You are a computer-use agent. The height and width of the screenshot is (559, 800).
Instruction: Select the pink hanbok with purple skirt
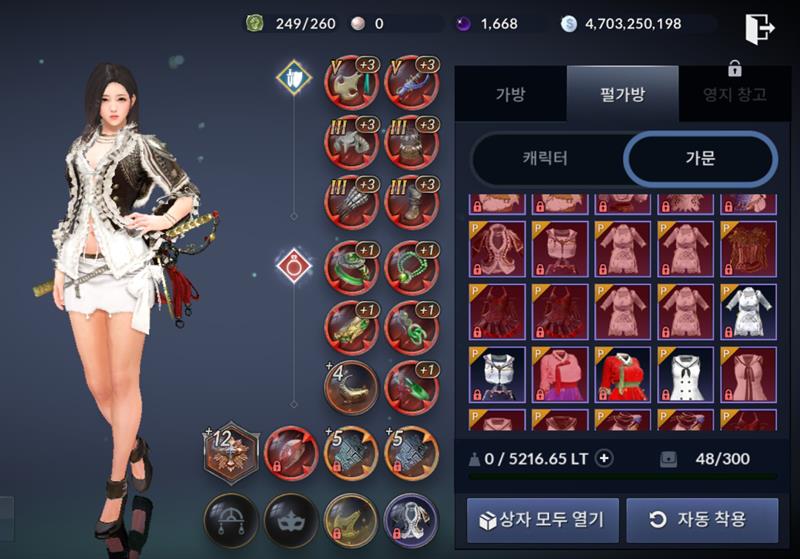coord(560,374)
